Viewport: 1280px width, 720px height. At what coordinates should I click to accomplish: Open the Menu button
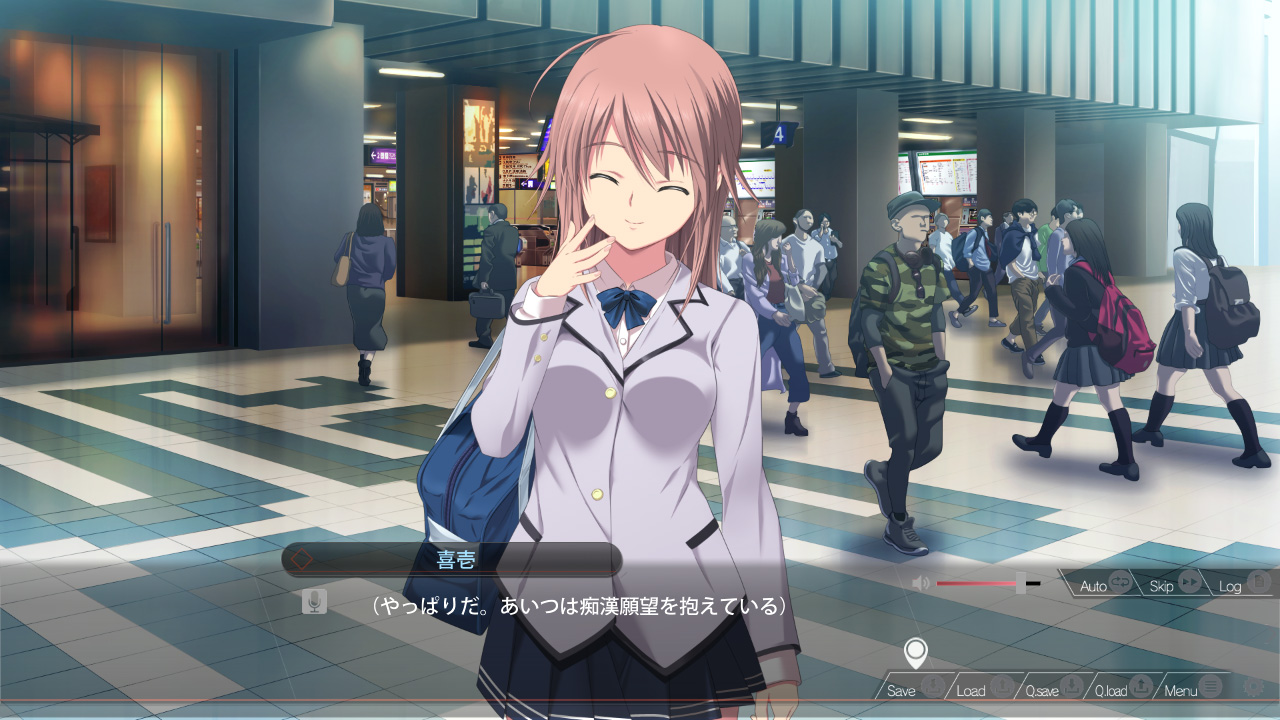click(x=1192, y=690)
